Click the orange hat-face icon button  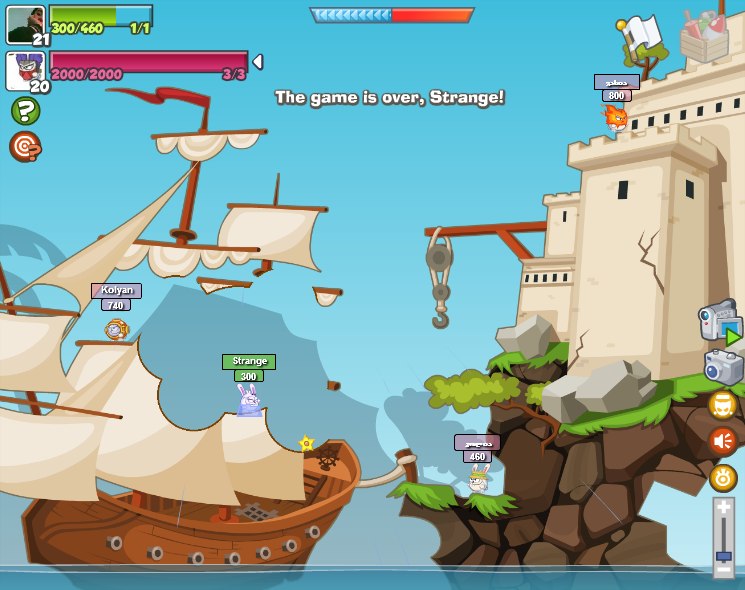(722, 404)
